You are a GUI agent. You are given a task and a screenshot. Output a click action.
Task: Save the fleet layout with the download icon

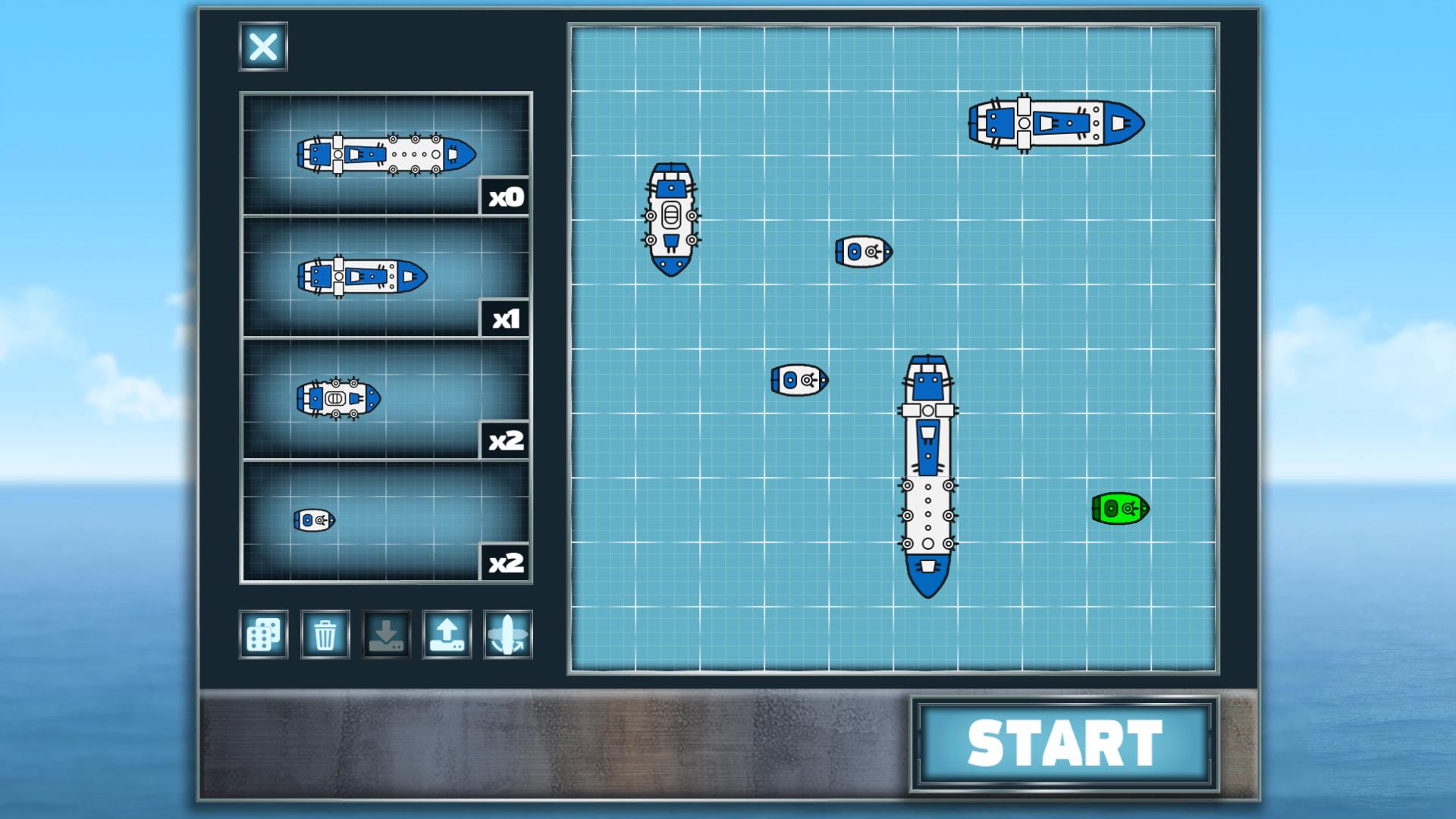(x=386, y=635)
